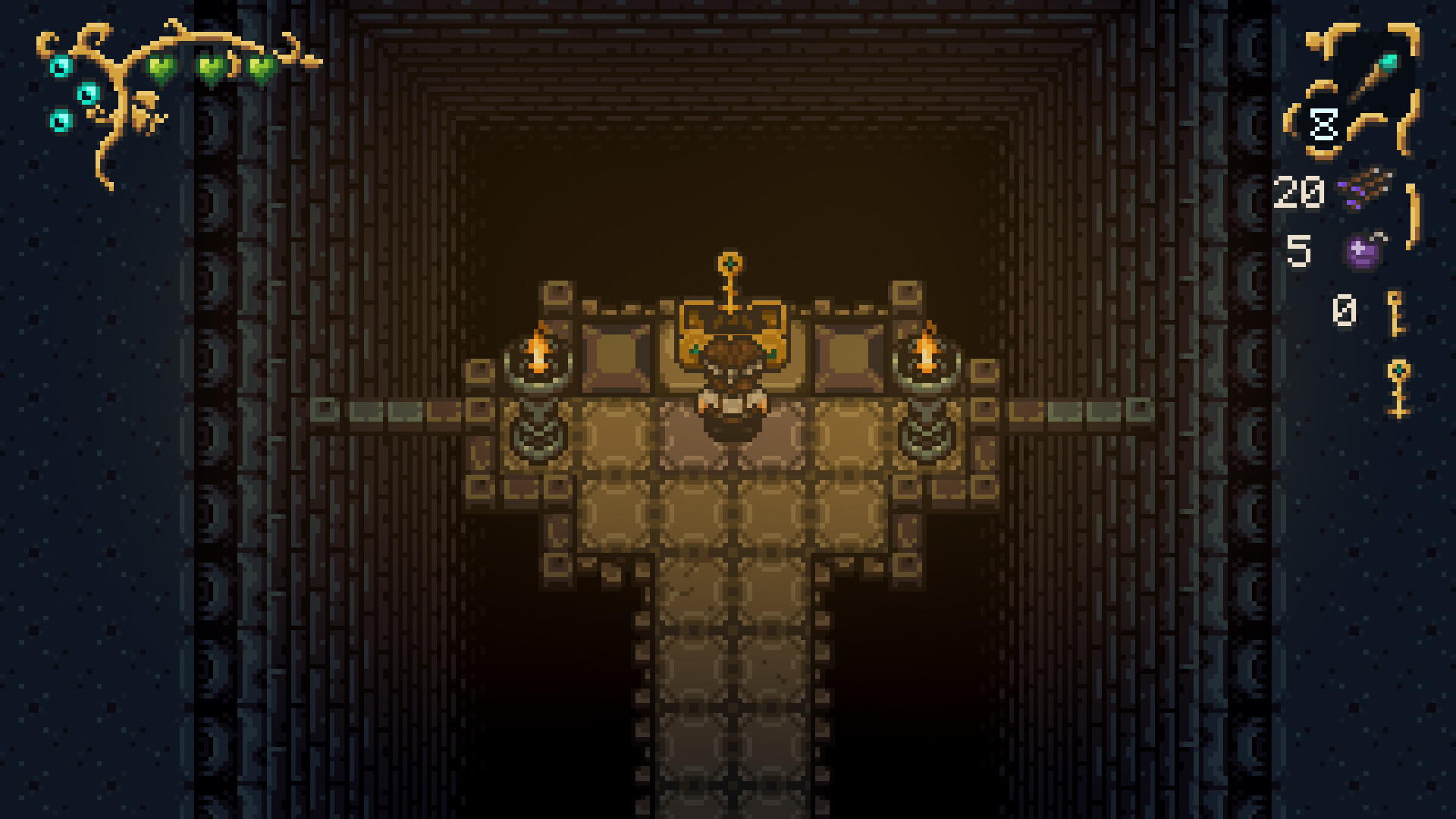The image size is (1456, 819).
Task: Click the bomb count showing 5
Action: click(x=1301, y=250)
